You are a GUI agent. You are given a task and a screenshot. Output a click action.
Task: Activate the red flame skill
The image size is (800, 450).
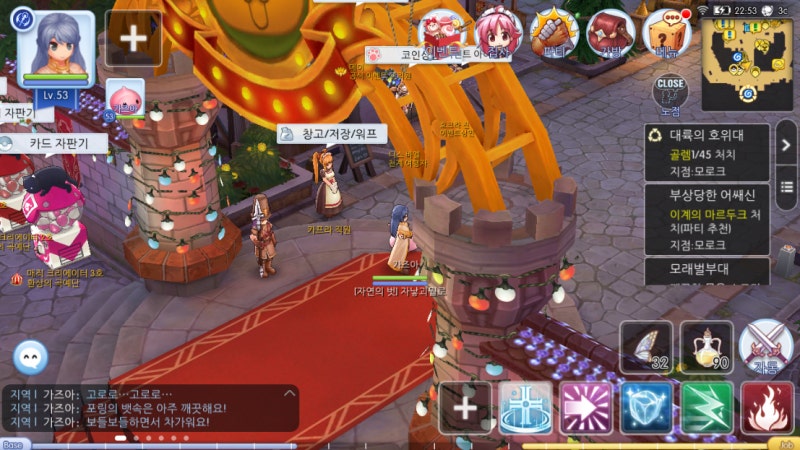pos(767,407)
